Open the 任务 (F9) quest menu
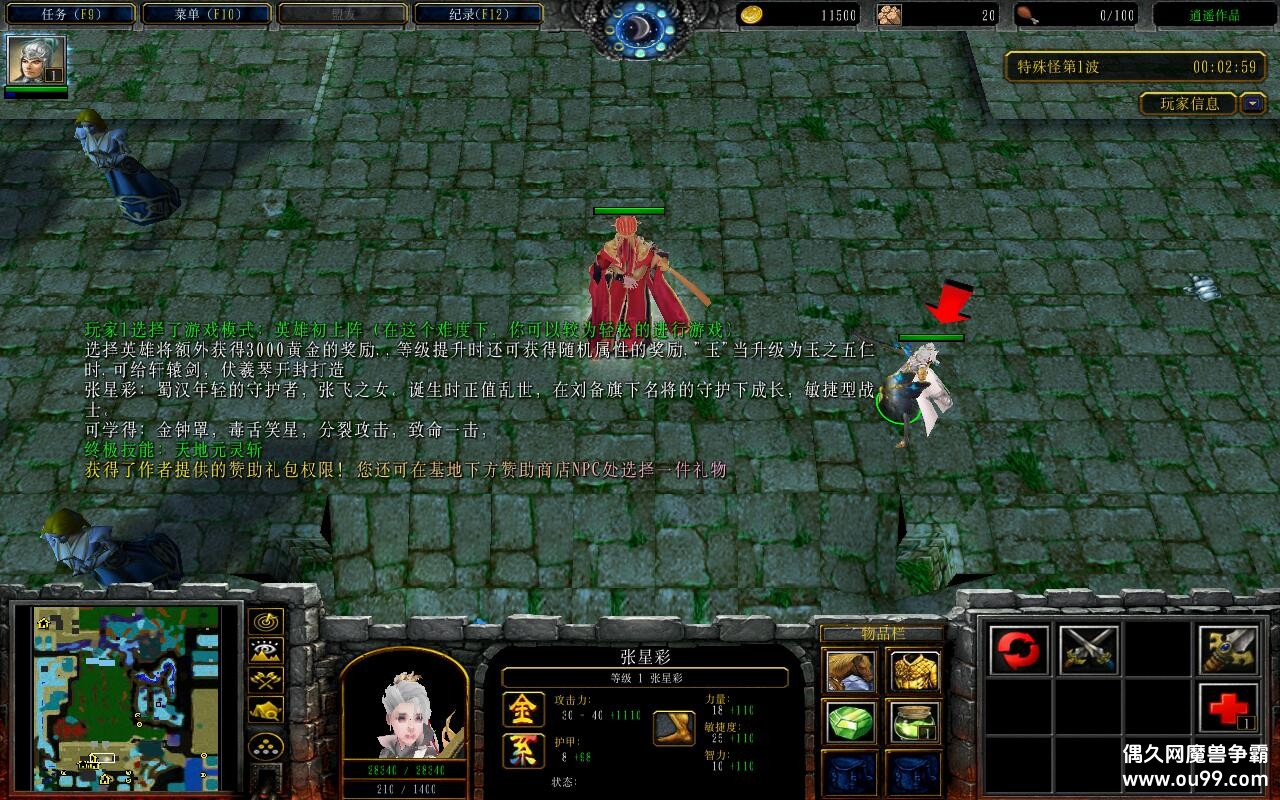Screen dimensions: 1280x800 coord(70,14)
